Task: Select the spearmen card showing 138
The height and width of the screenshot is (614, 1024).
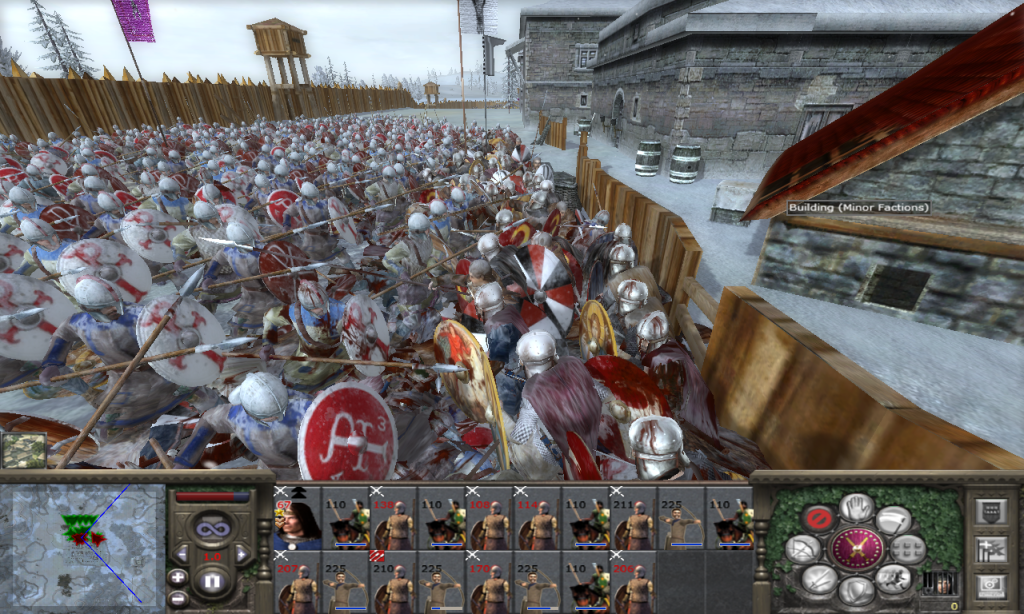Action: click(x=393, y=519)
